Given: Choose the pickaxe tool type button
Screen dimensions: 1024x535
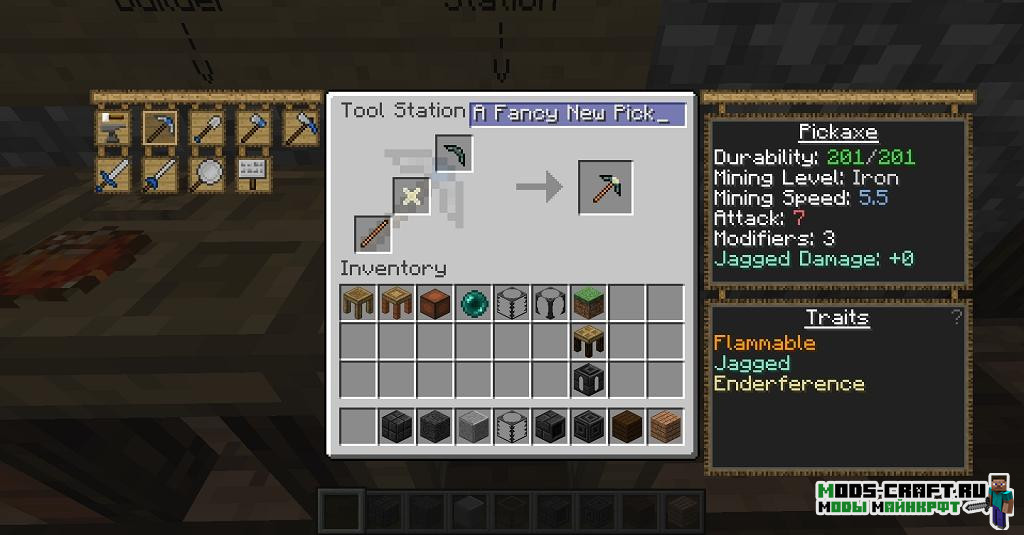Looking at the screenshot, I should [159, 127].
